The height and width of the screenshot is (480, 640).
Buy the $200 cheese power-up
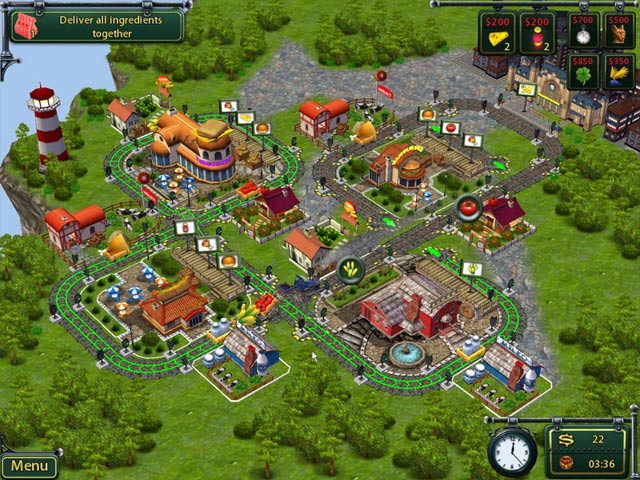(496, 32)
